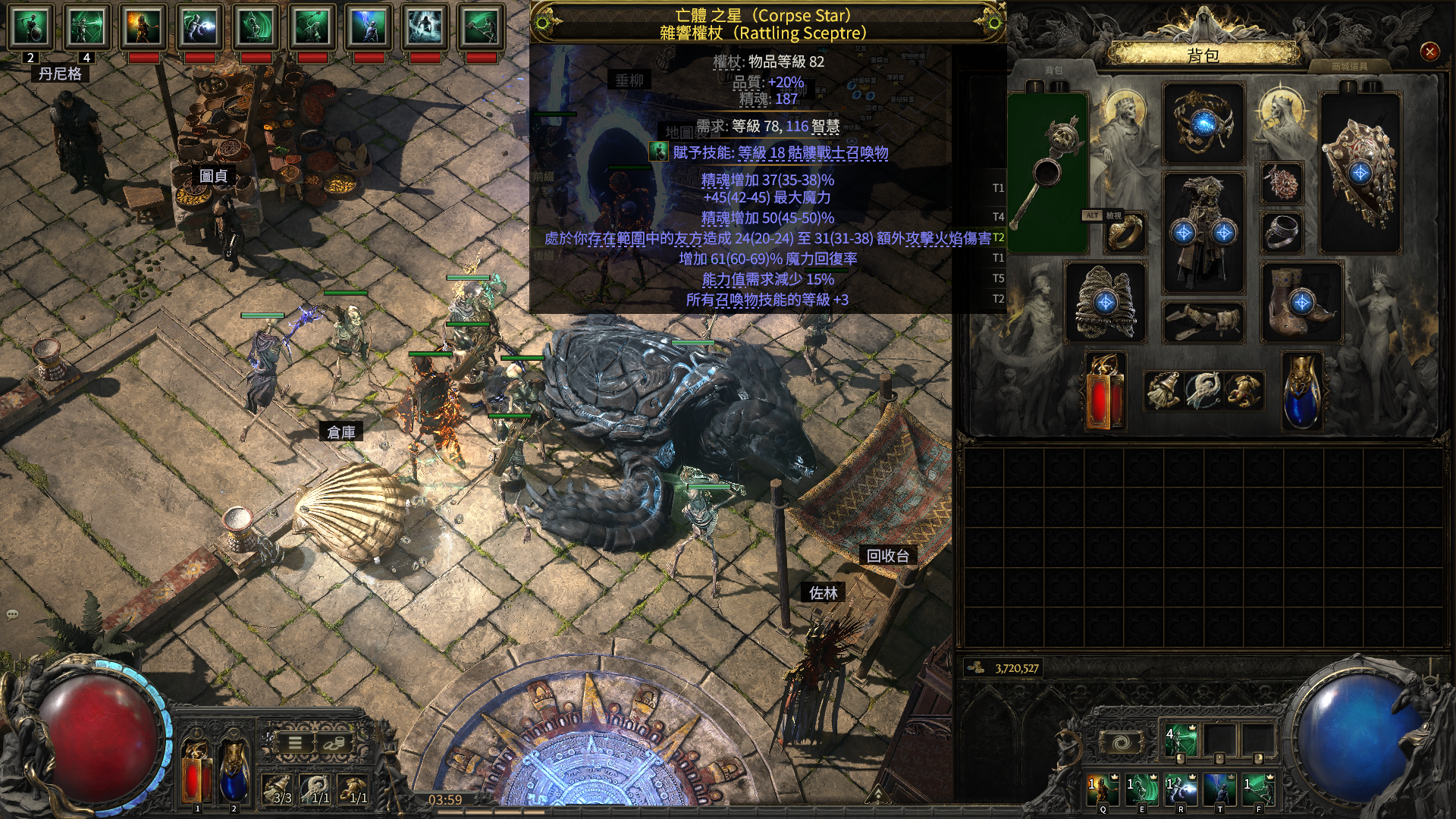Switch to the 商城道具 tab
The height and width of the screenshot is (819, 1456).
1350,67
